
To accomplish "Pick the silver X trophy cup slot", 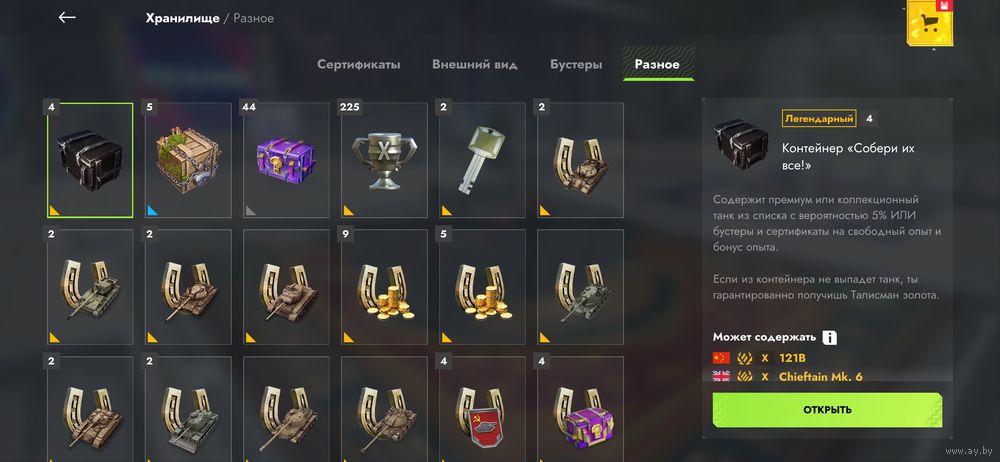I will point(383,160).
